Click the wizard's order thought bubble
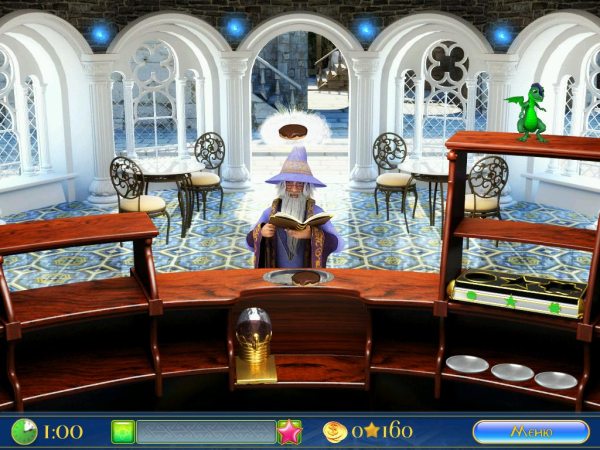The height and width of the screenshot is (450, 600). point(292,130)
